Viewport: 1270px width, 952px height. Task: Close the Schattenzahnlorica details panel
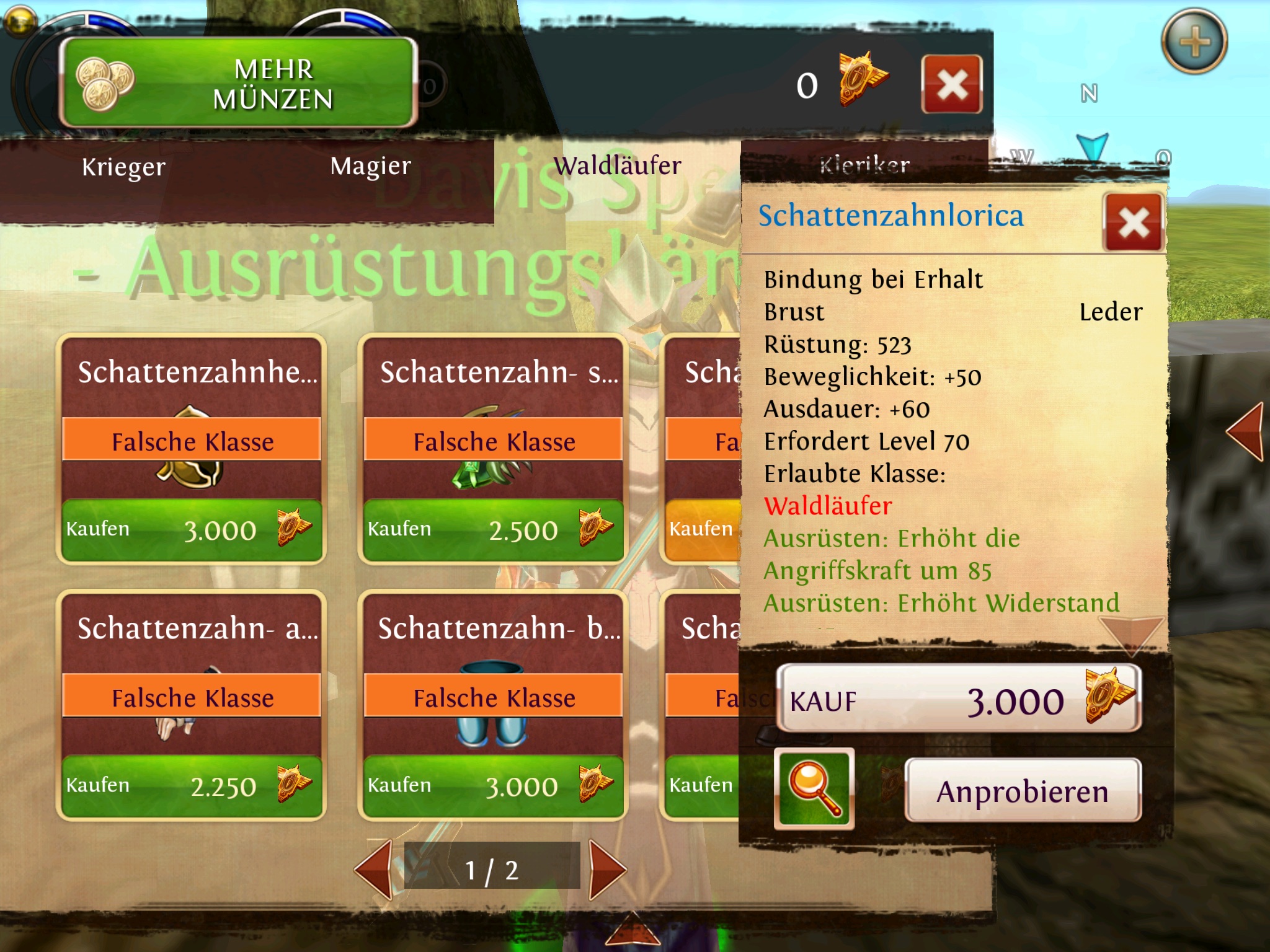tap(1133, 222)
